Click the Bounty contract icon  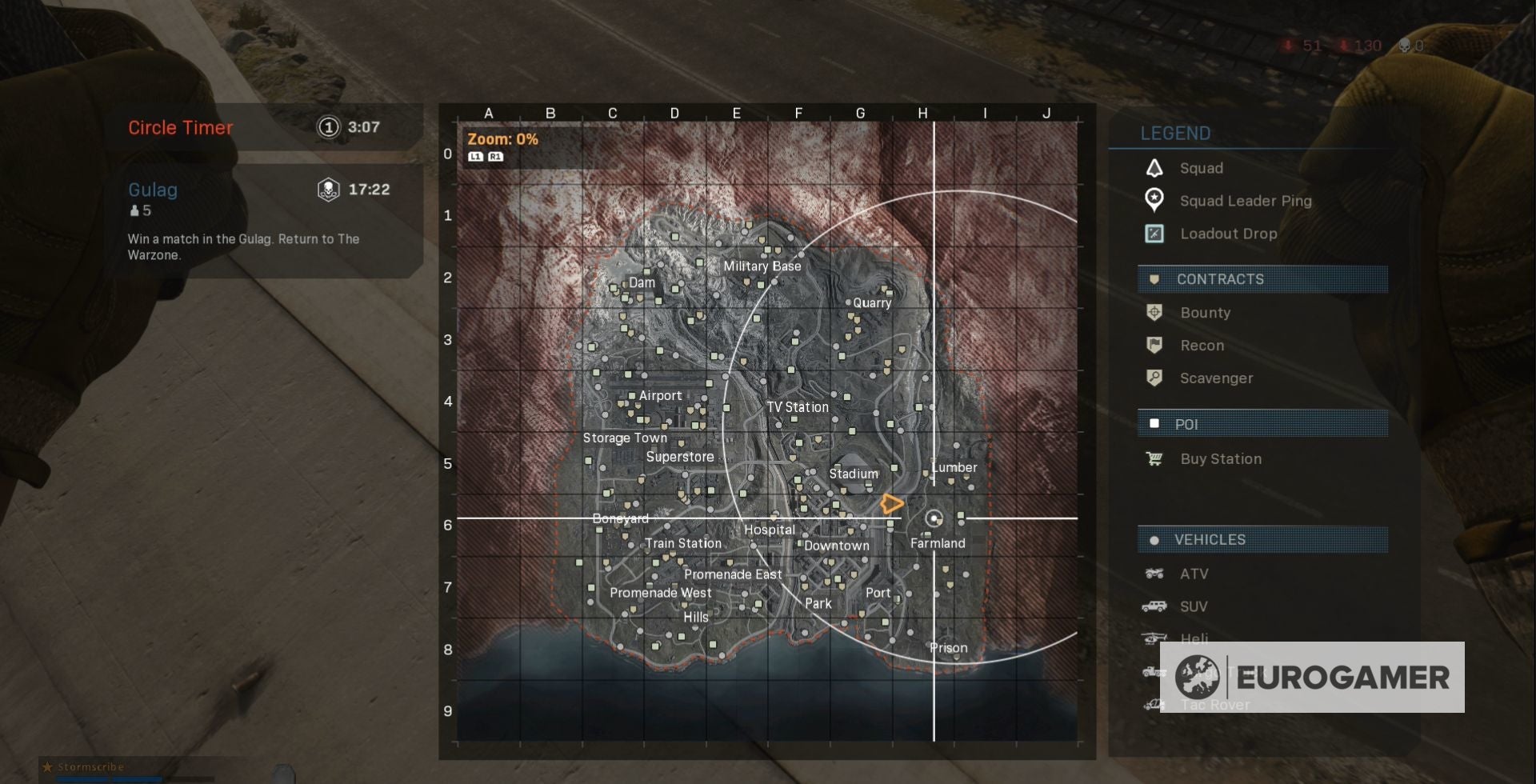(x=1155, y=312)
